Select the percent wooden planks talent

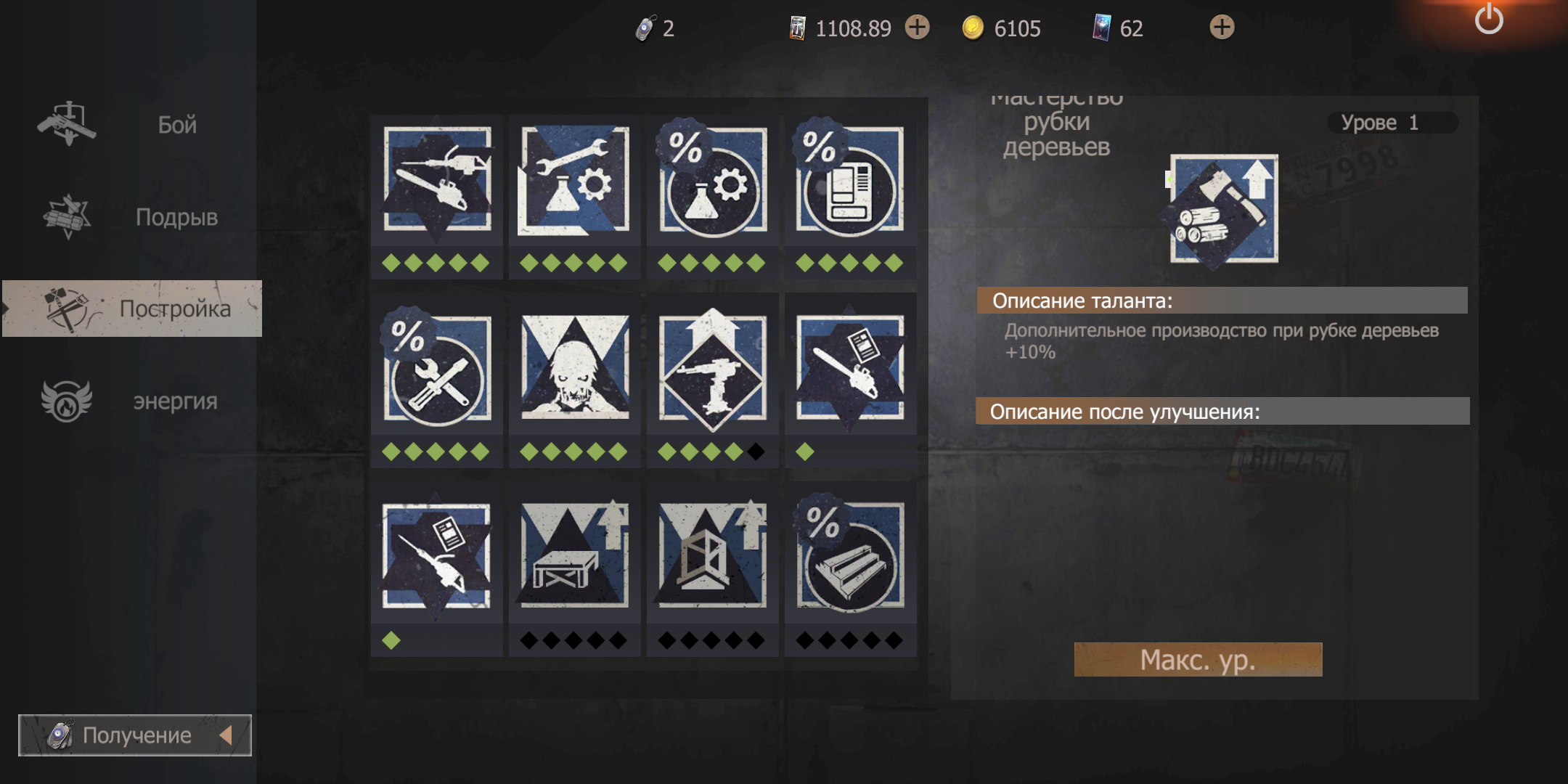[x=850, y=557]
